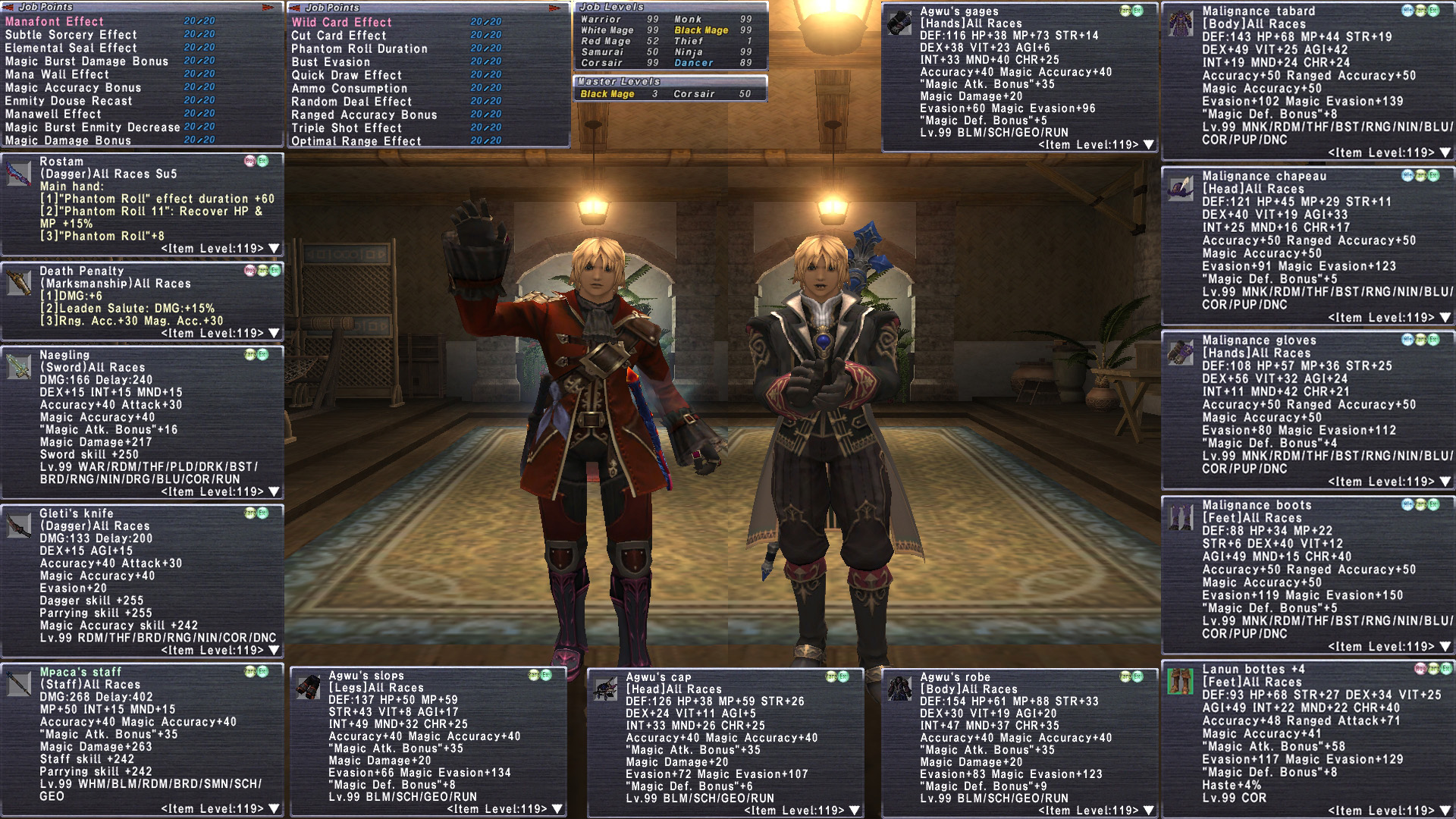This screenshot has height=819, width=1456.
Task: Choose Wild Card Effect in Job Points
Action: point(341,22)
